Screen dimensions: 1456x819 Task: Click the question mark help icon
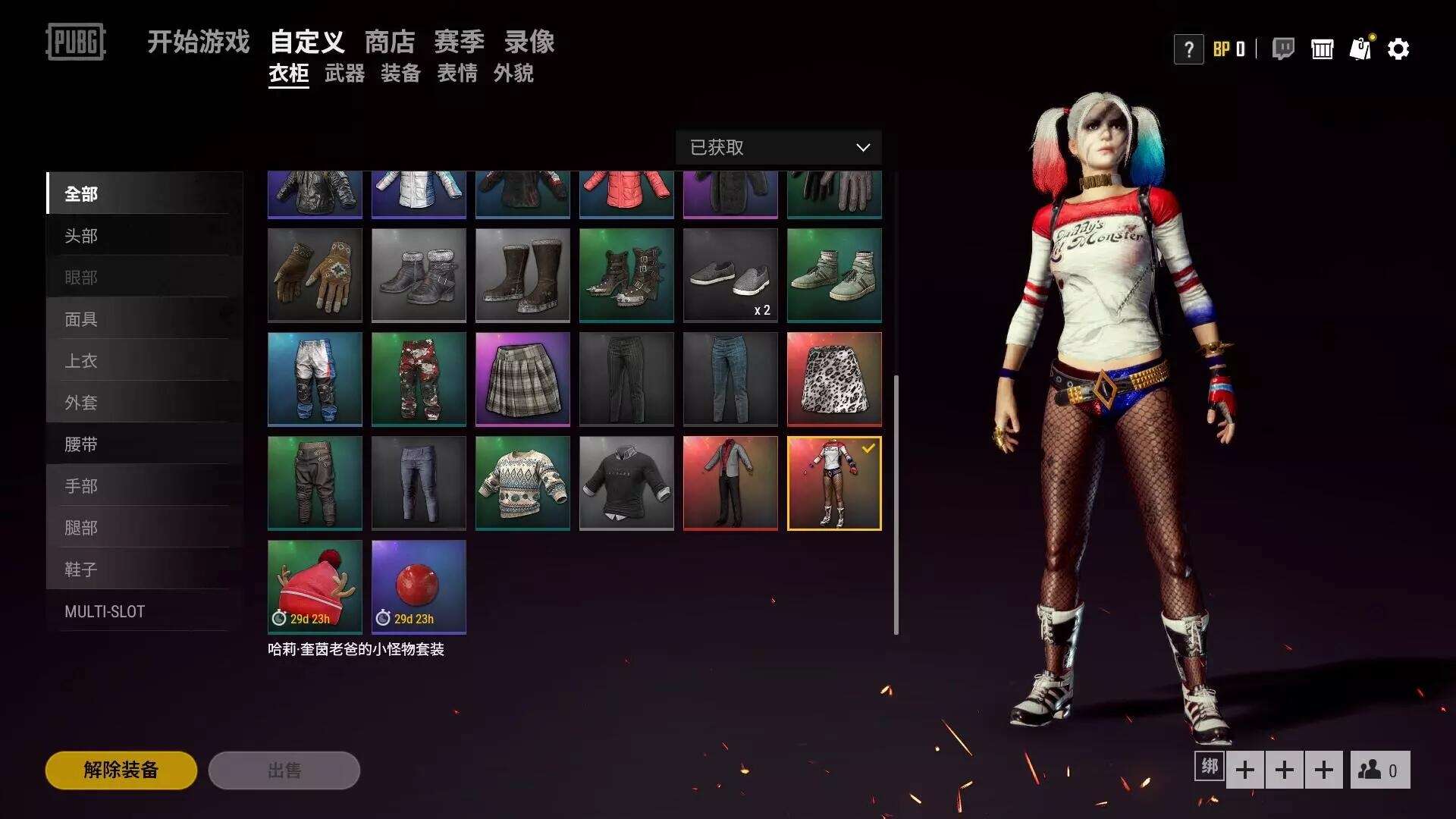pyautogui.click(x=1188, y=50)
